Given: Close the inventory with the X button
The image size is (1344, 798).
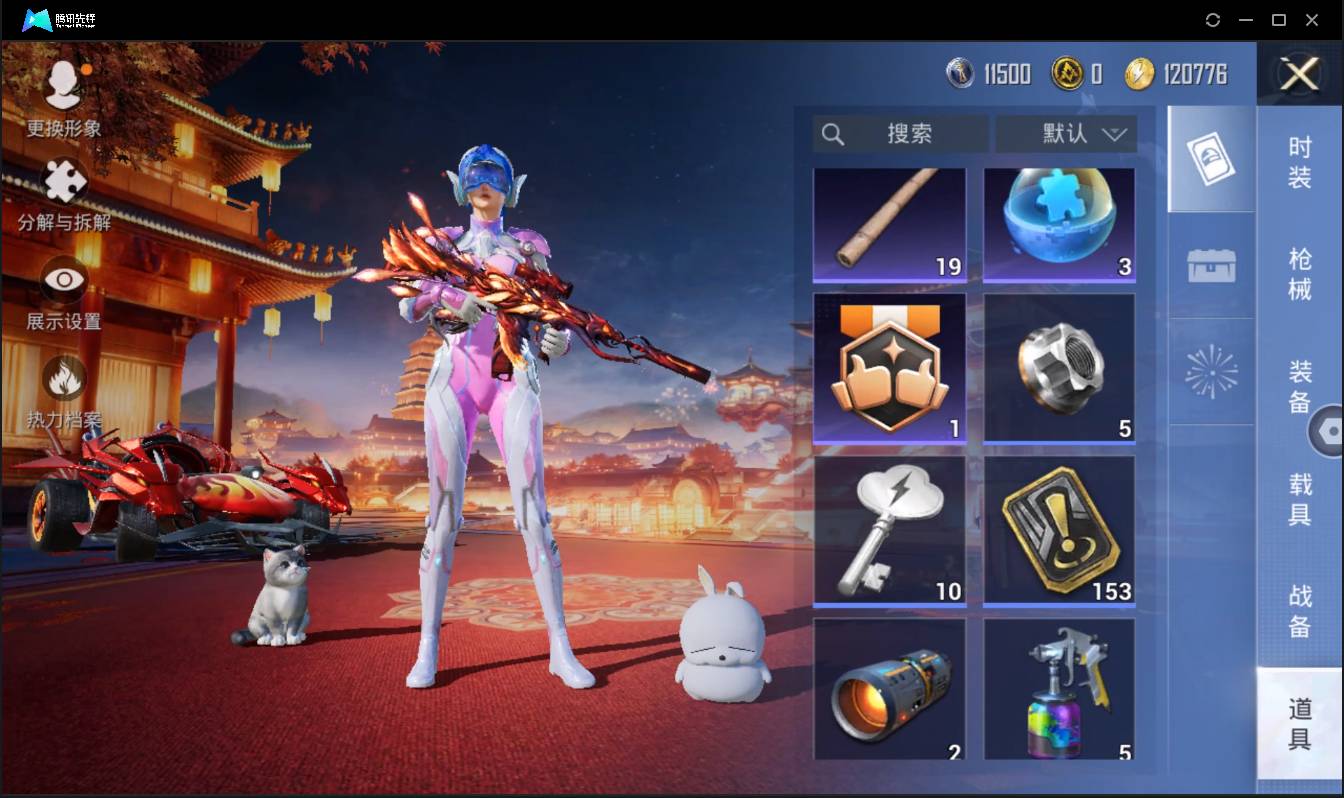Looking at the screenshot, I should pyautogui.click(x=1299, y=74).
